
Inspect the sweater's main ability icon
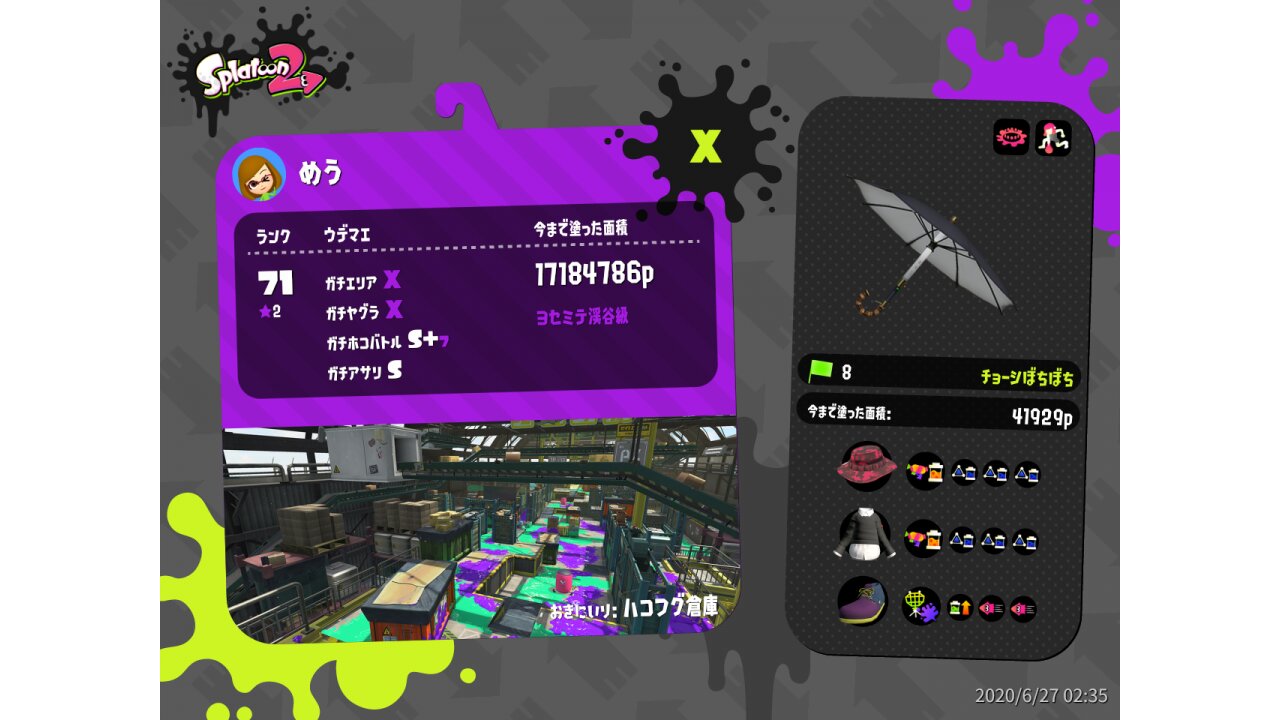[x=923, y=539]
